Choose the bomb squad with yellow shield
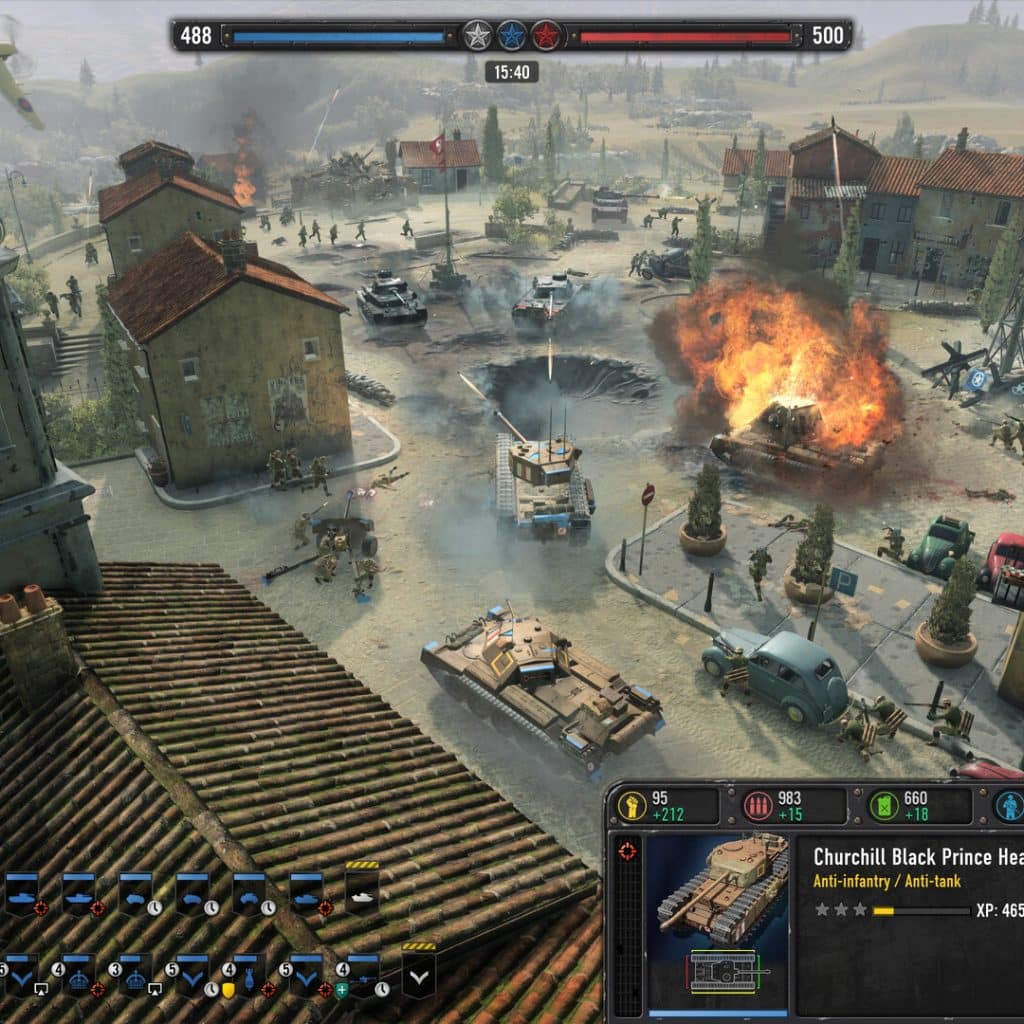This screenshot has height=1024, width=1024. coord(248,975)
